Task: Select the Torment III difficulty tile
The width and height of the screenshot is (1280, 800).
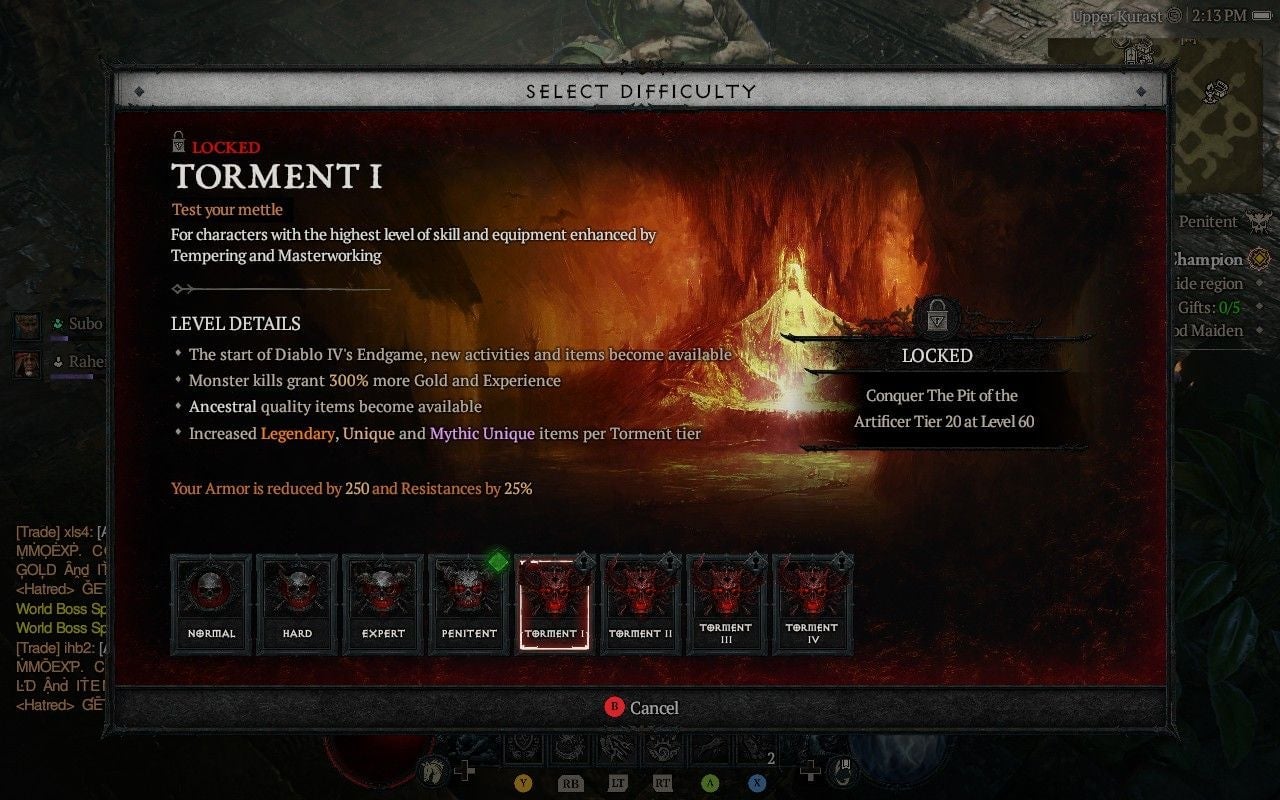Action: click(x=726, y=603)
